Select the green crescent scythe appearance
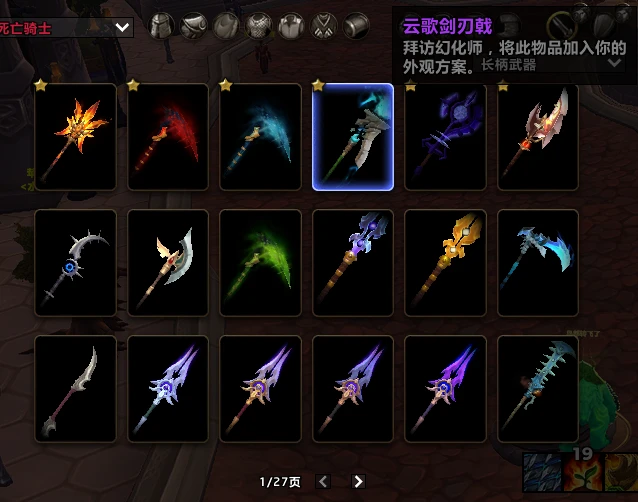Screen dimensions: 638x502 (x=260, y=263)
